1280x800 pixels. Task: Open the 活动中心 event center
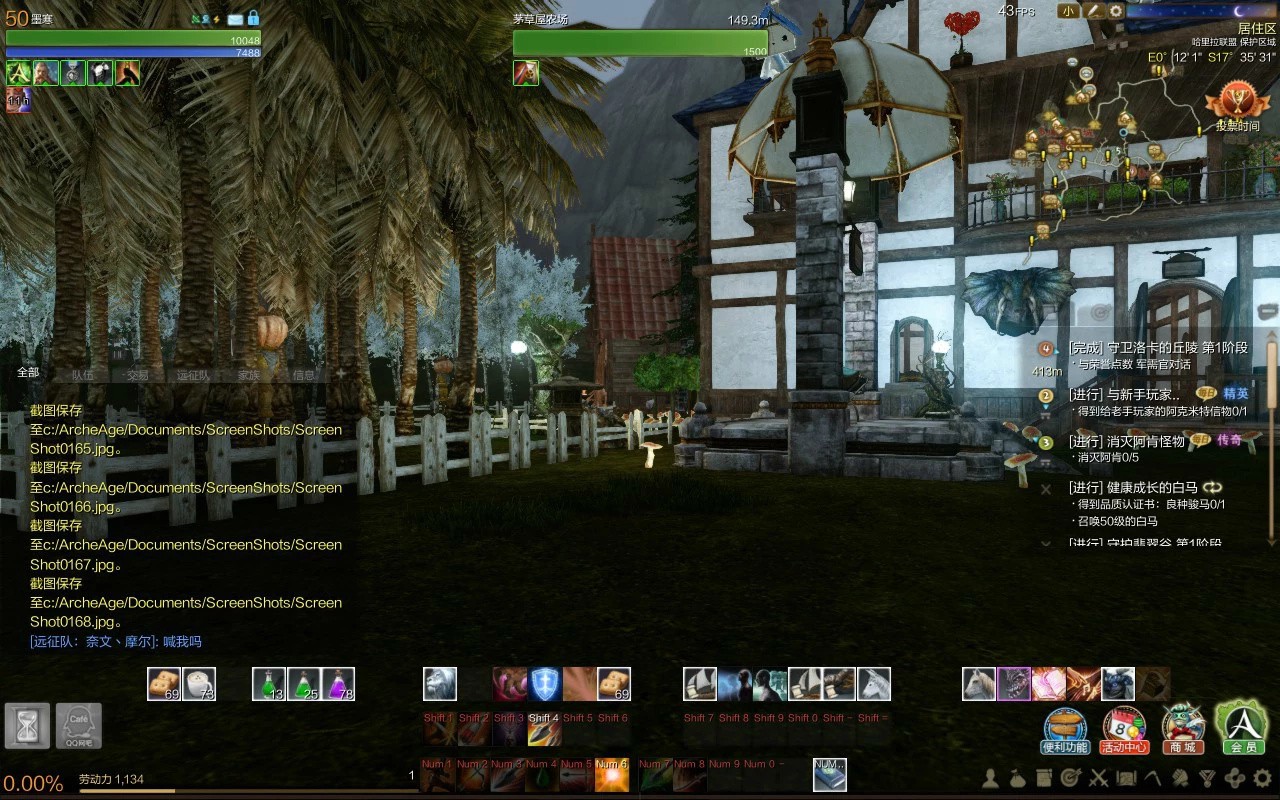1124,729
